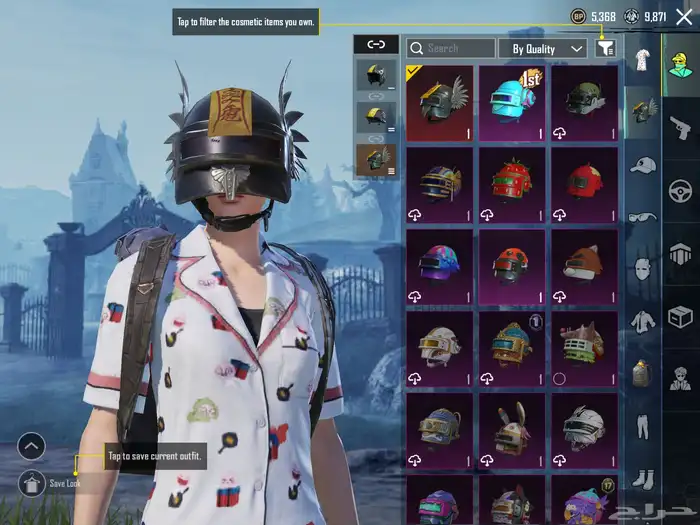
Task: Open the glasses category
Action: pos(642,216)
